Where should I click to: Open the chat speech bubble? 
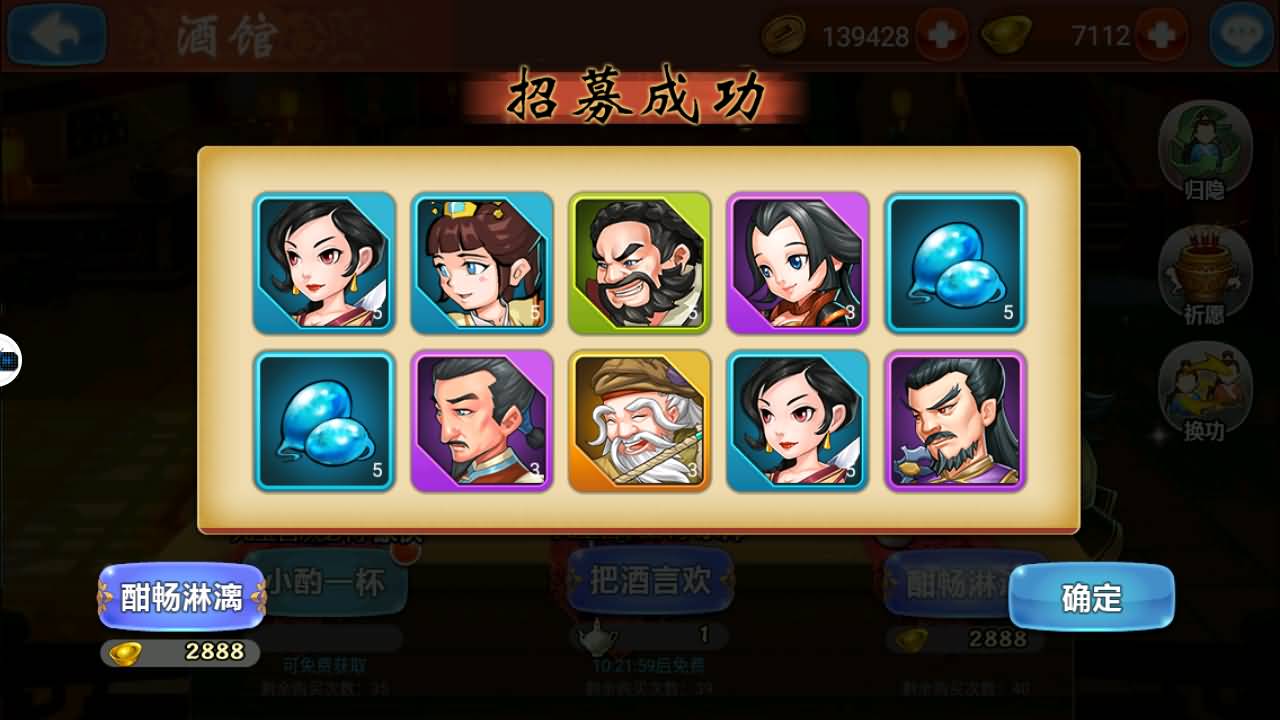pos(1242,35)
